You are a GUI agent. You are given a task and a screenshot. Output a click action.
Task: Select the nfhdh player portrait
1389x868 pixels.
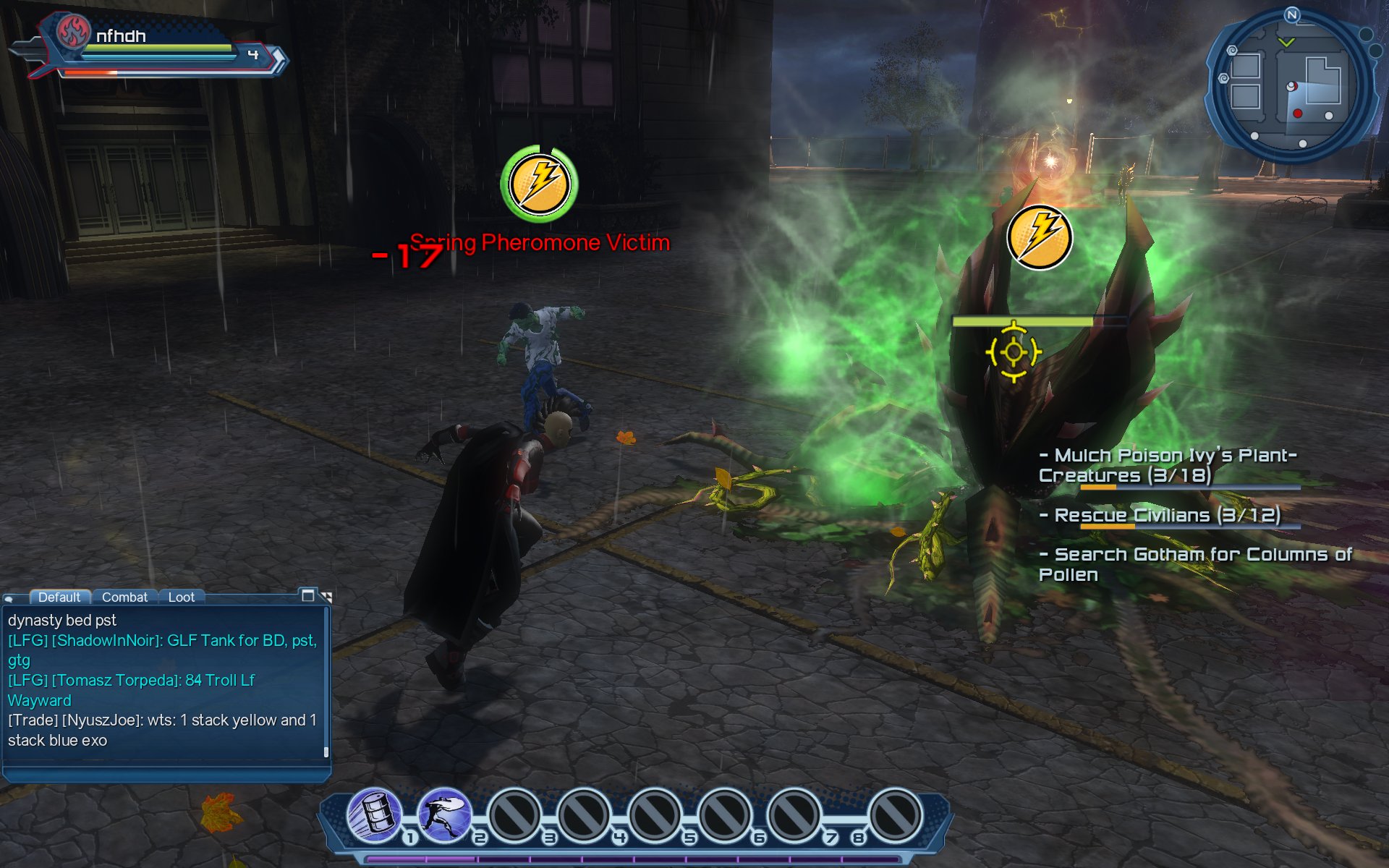(x=73, y=33)
